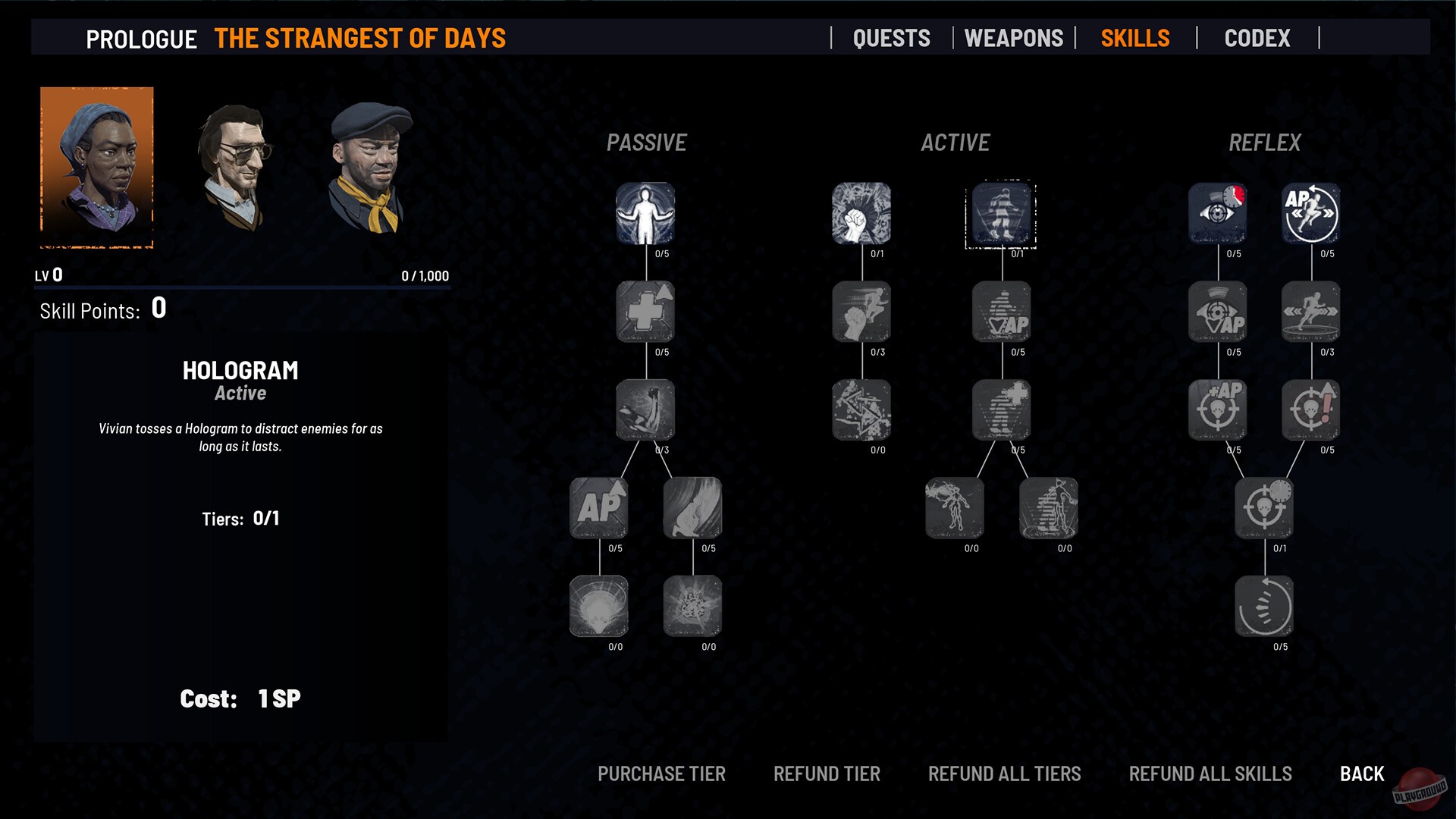
Task: Select the Hologram skill icon in Active tree
Action: pos(1001,215)
